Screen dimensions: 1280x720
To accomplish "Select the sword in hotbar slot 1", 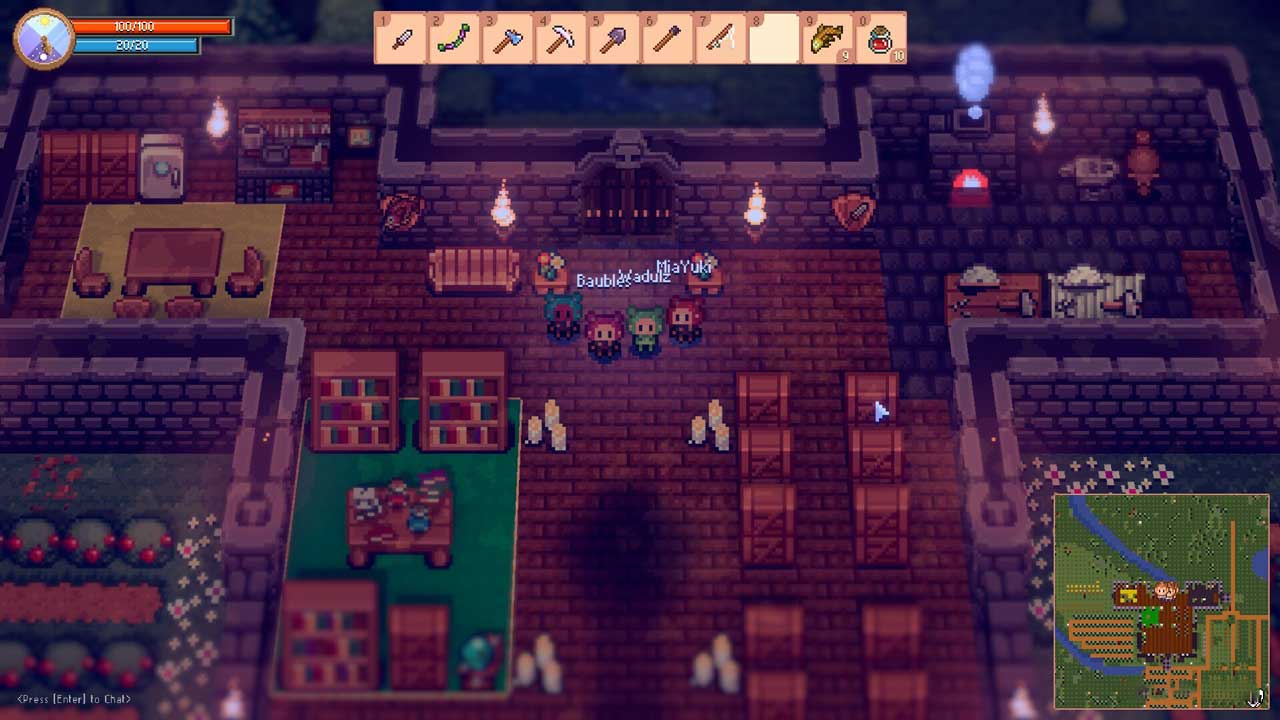I will 401,38.
